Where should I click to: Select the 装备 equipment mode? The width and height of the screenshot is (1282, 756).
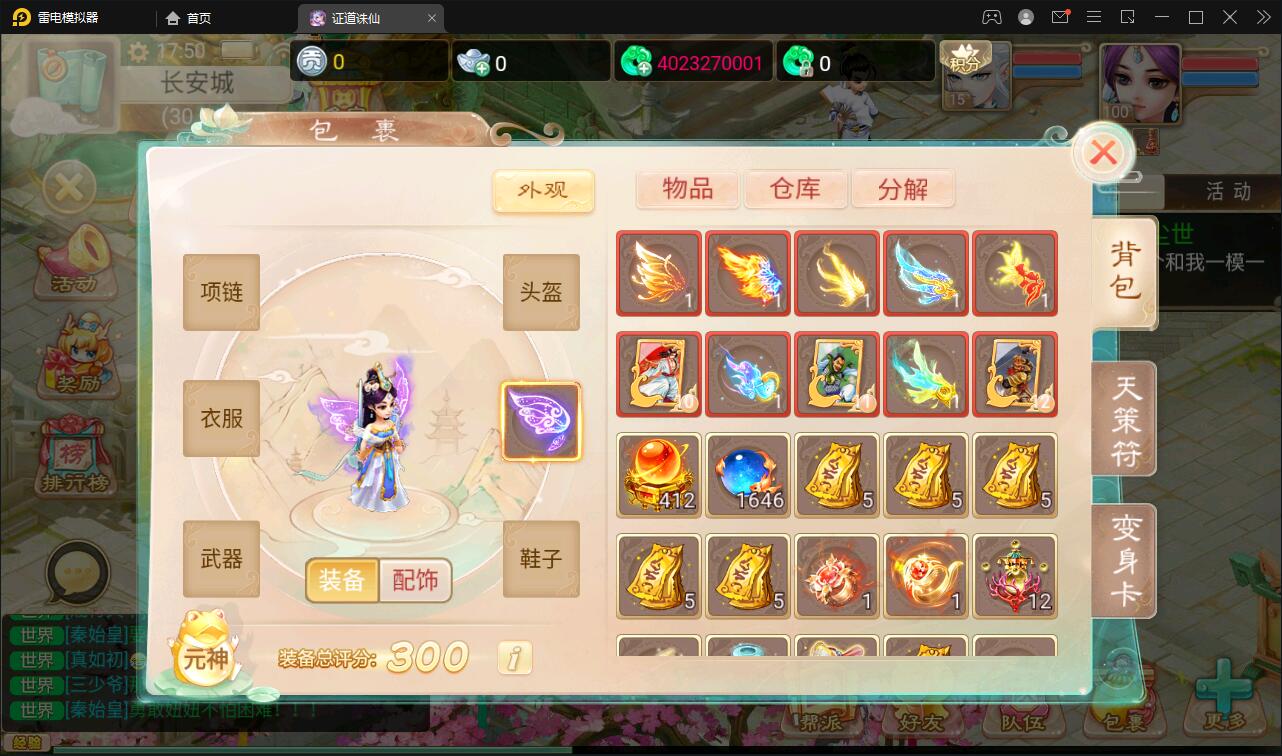click(344, 580)
